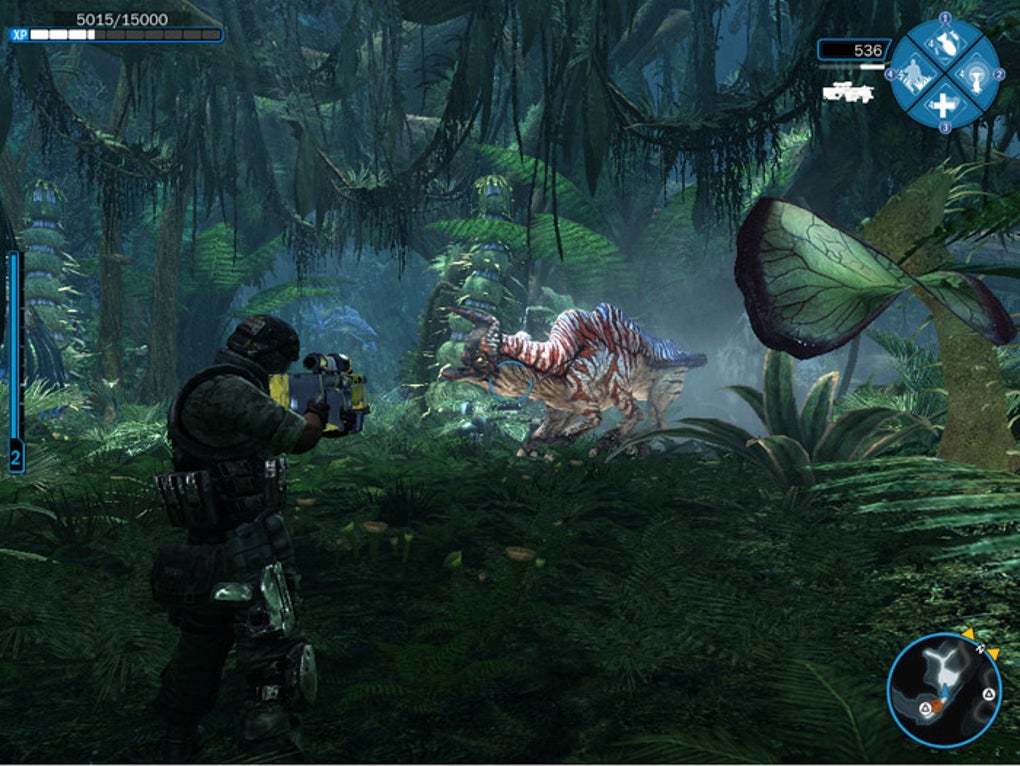Open the circular minimap
This screenshot has height=766, width=1020.
click(x=944, y=690)
